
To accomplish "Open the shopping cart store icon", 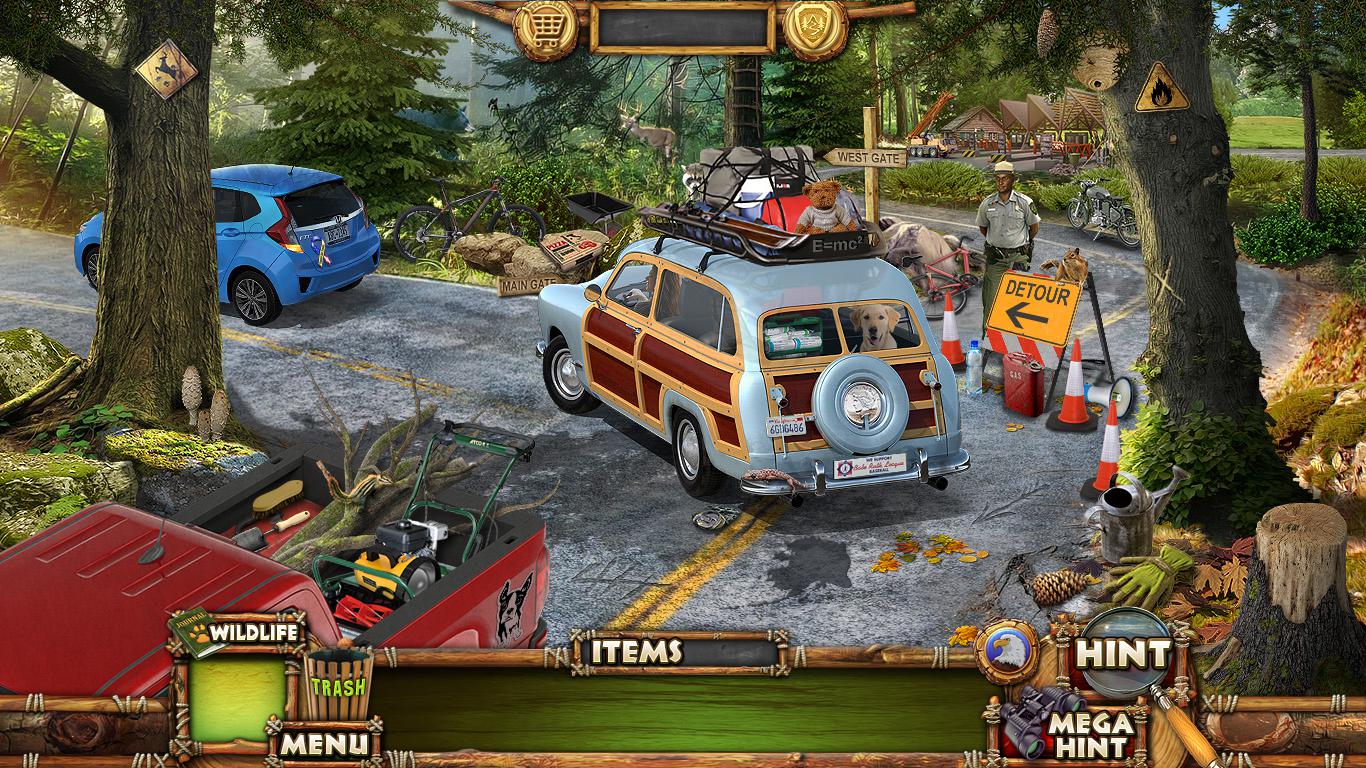I will [x=546, y=29].
